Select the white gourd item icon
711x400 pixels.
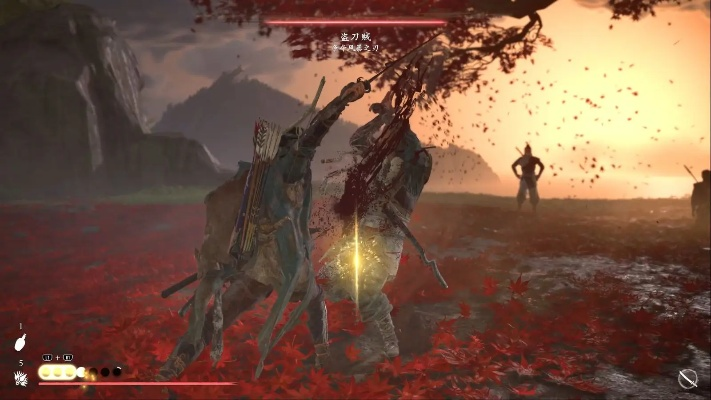(20, 341)
